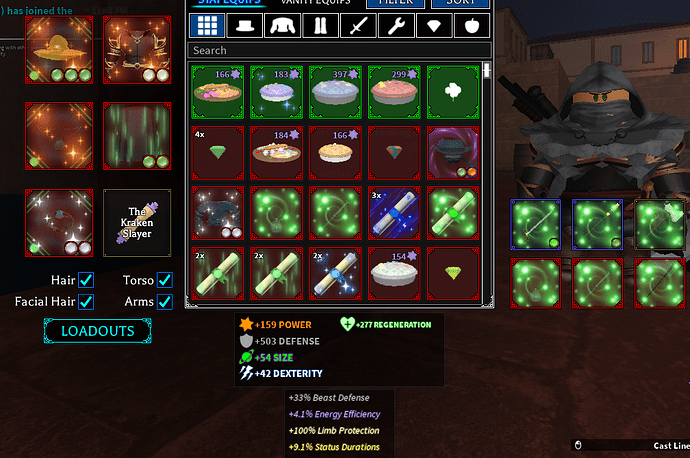Untick the Facial Hair checkbox

[x=86, y=301]
